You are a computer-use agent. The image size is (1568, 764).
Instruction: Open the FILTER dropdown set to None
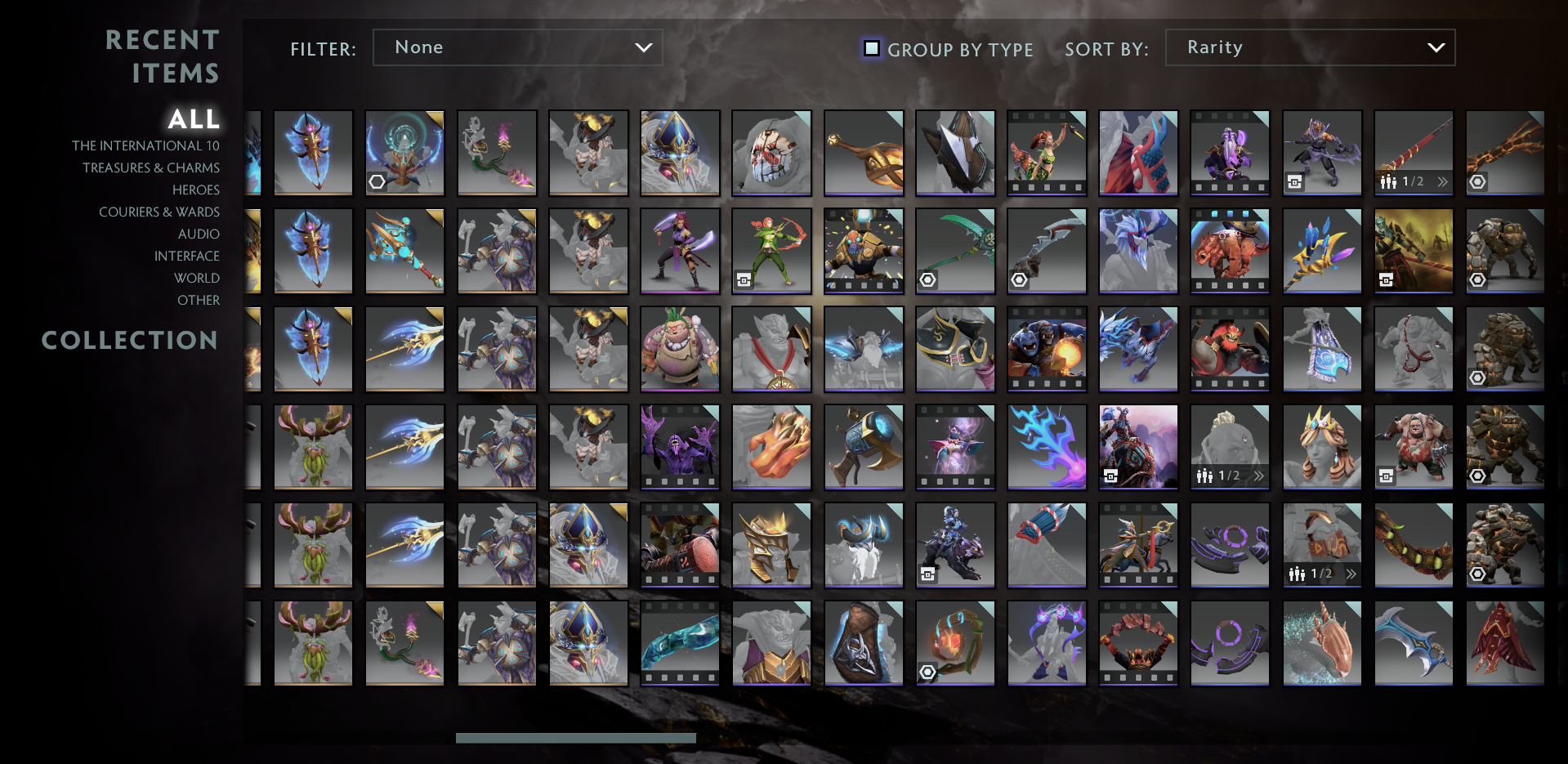(x=517, y=47)
